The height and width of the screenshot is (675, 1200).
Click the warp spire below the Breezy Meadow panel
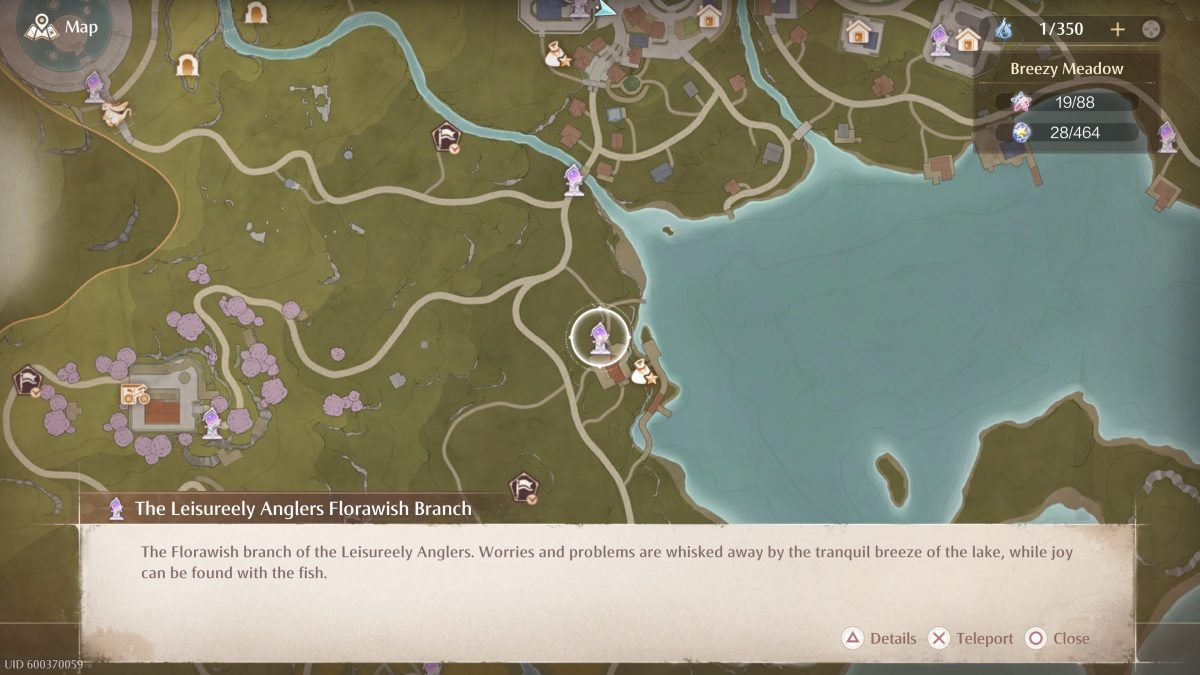pos(1167,137)
